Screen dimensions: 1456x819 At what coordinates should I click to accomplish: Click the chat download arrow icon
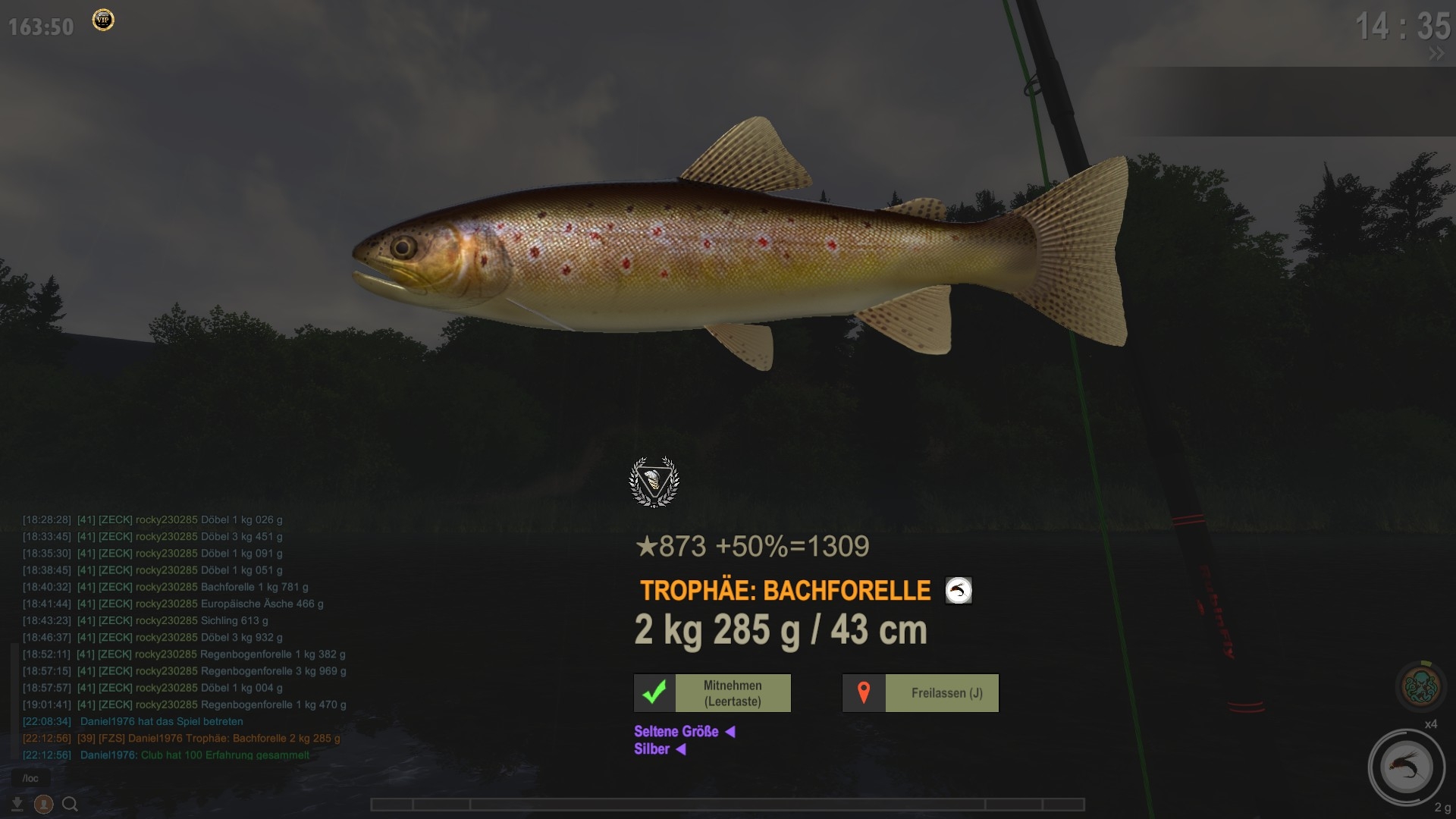coord(17,804)
